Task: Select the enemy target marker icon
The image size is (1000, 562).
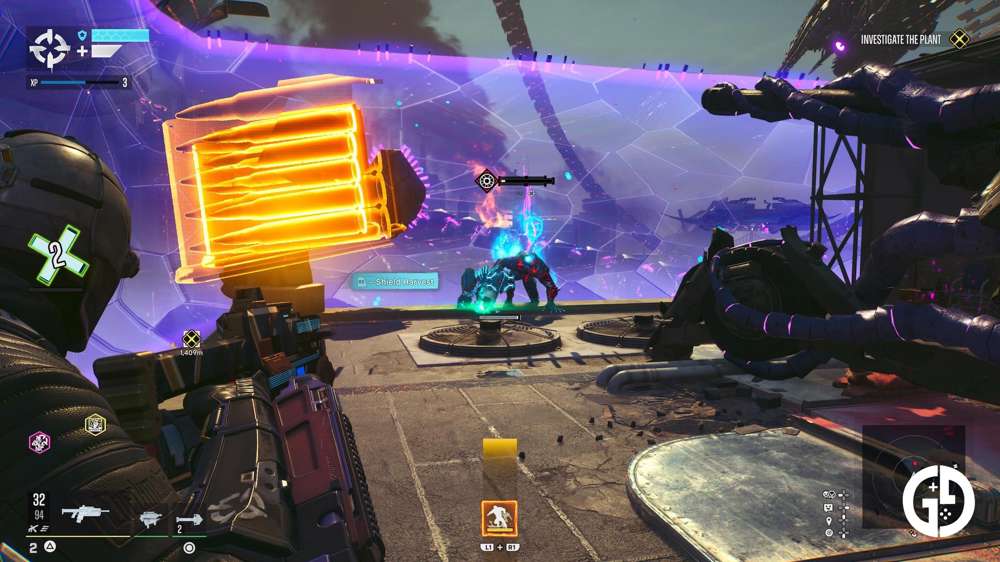Action: 487,181
